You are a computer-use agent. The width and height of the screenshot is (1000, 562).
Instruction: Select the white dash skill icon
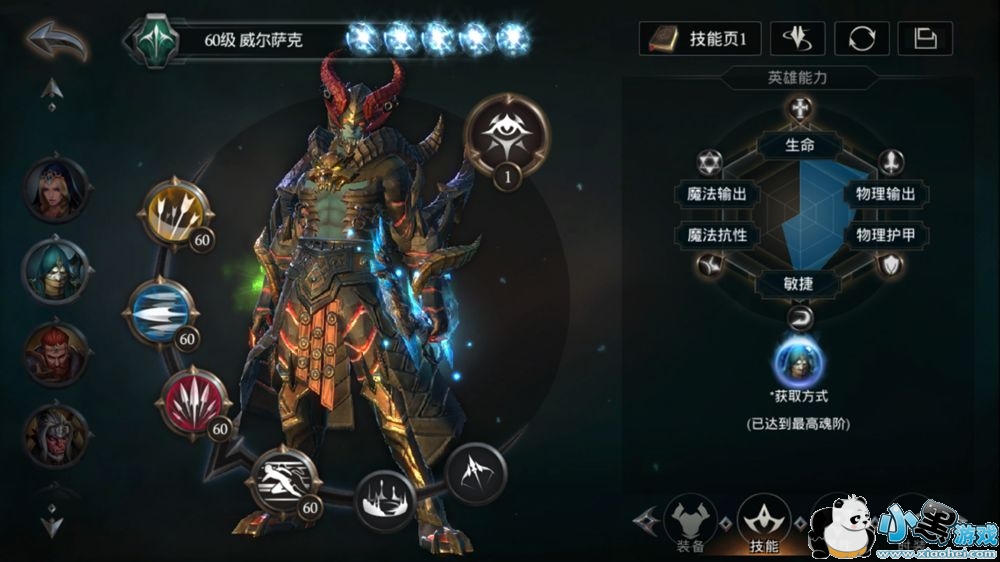283,481
